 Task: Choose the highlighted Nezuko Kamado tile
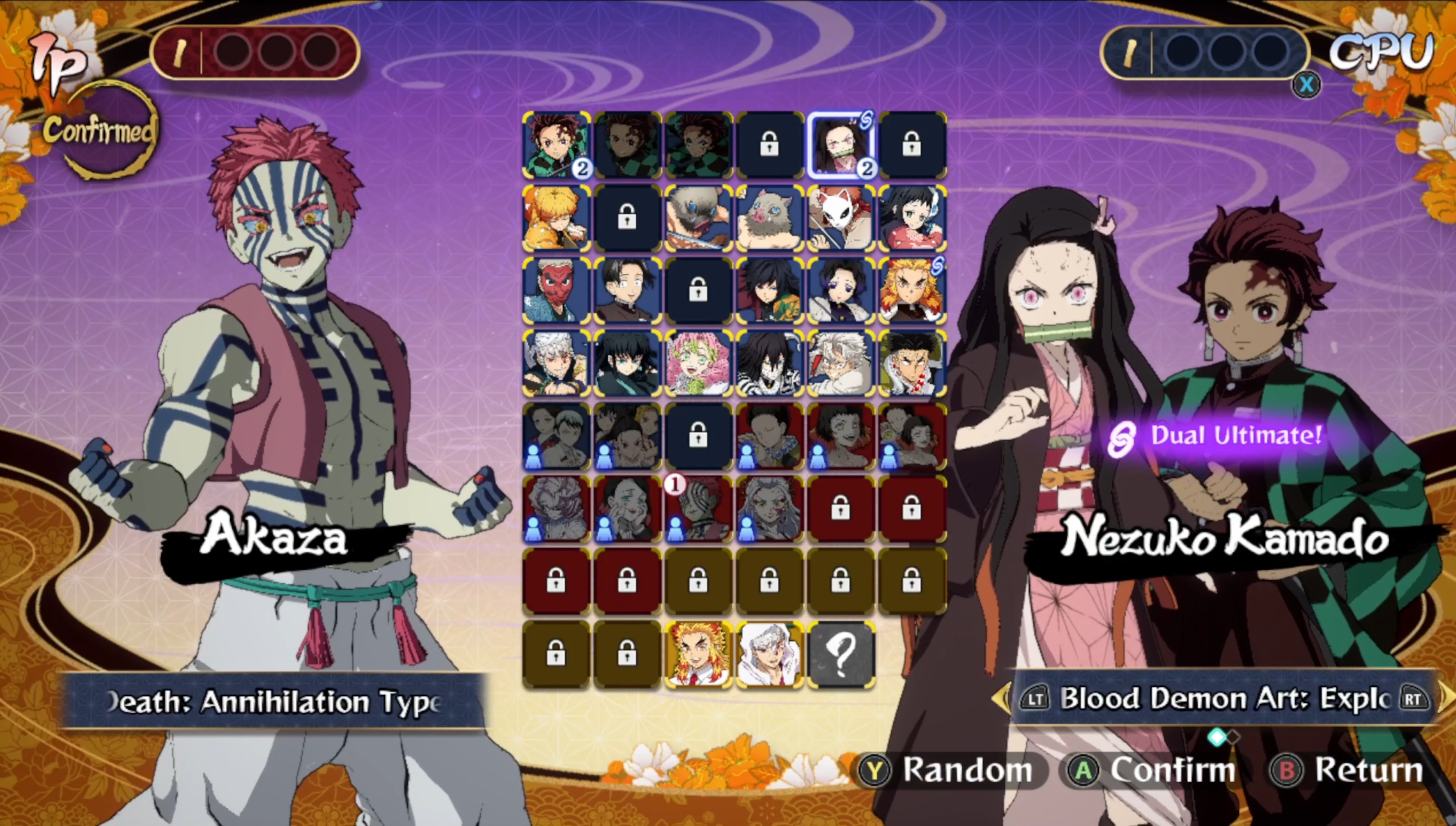pos(840,145)
